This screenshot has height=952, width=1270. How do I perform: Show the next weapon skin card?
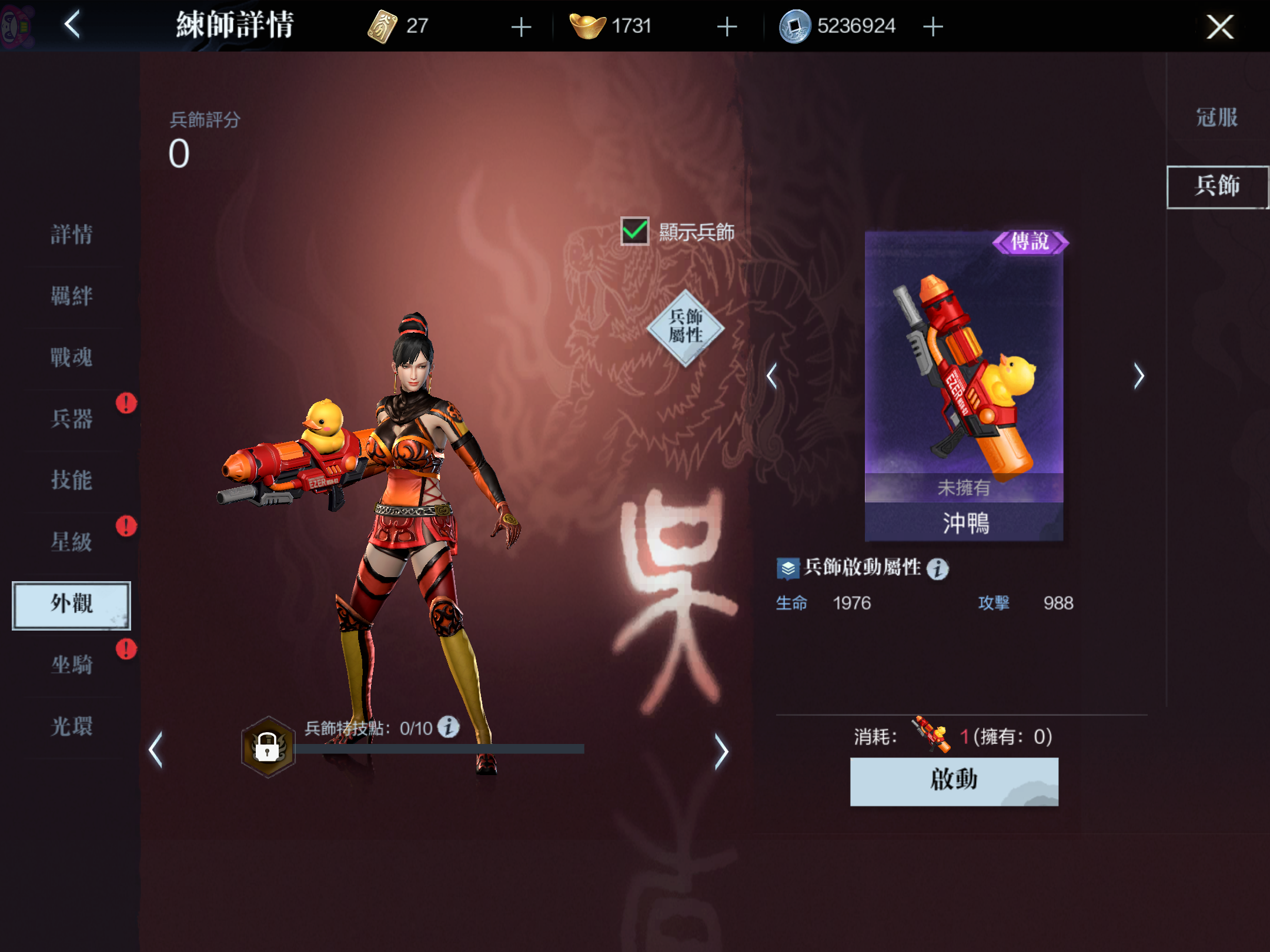point(1139,376)
